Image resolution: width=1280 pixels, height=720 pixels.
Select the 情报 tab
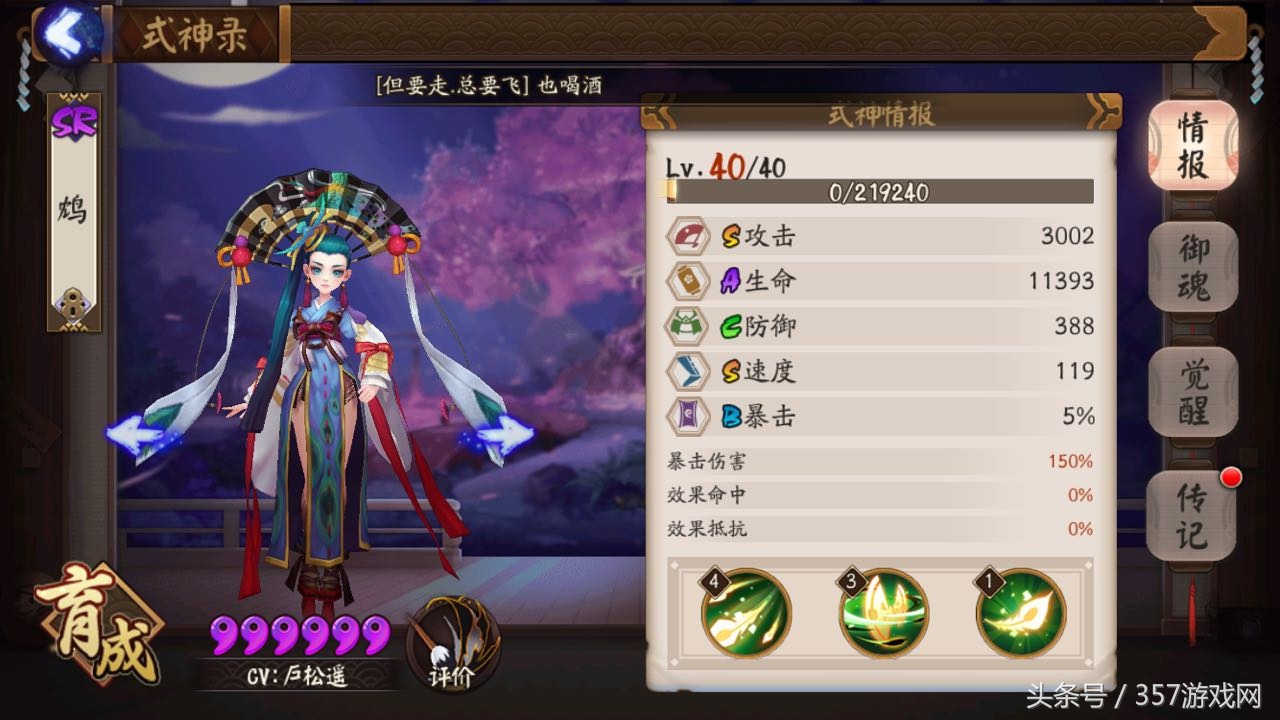pos(1192,147)
